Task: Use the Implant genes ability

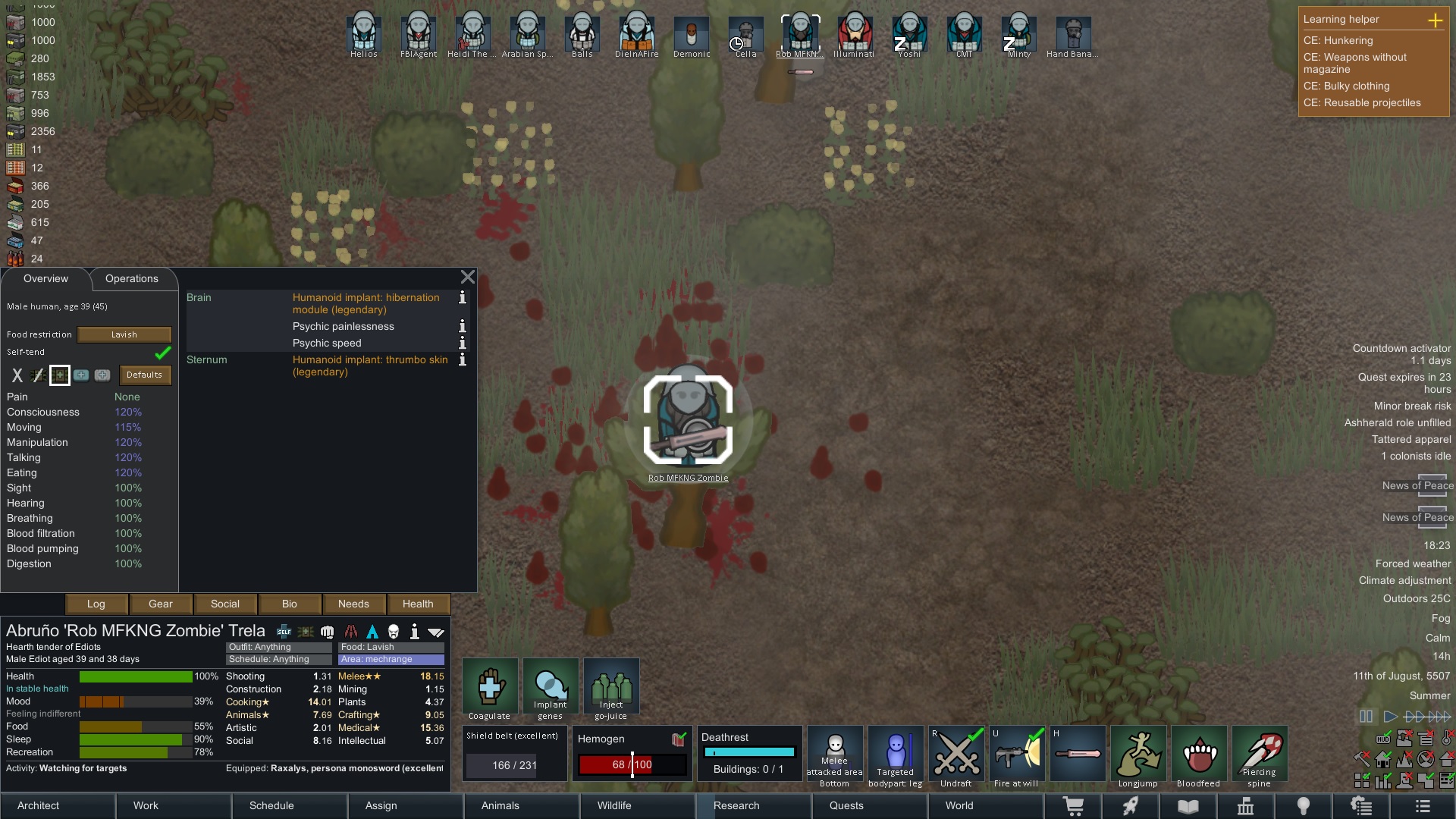Action: [551, 687]
